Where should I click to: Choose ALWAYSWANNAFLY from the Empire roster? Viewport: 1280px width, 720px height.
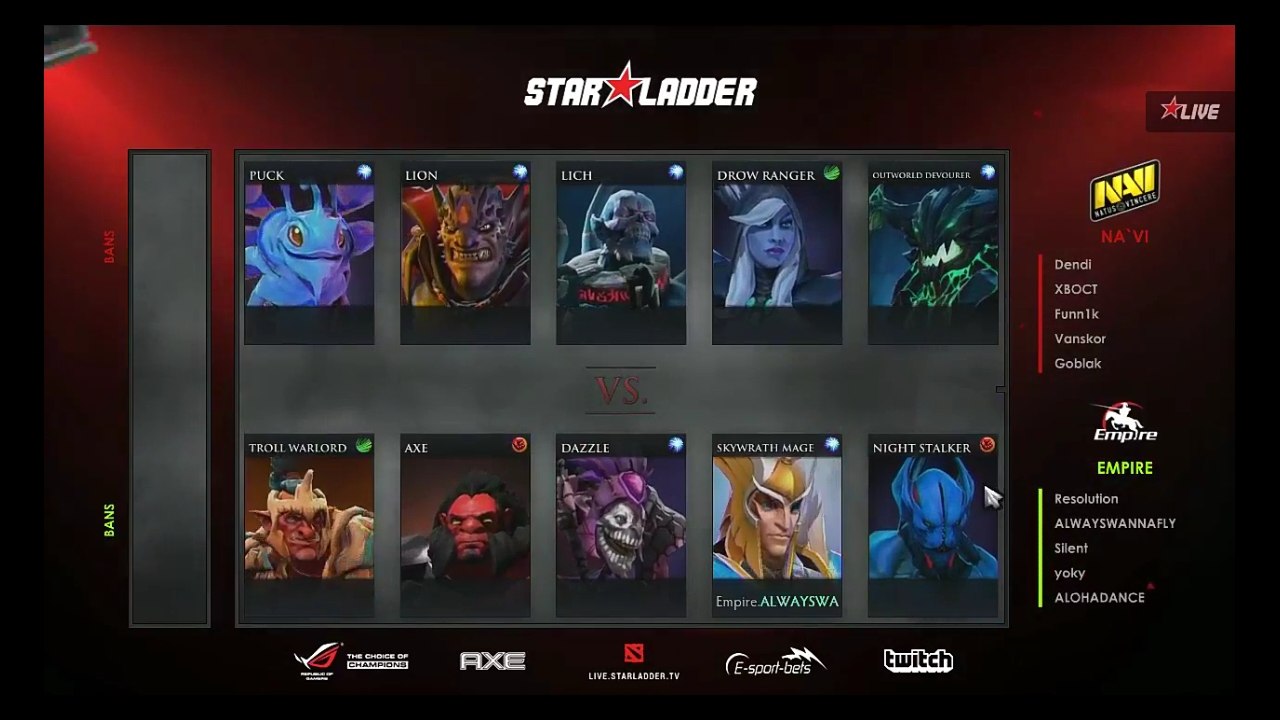(x=1115, y=523)
